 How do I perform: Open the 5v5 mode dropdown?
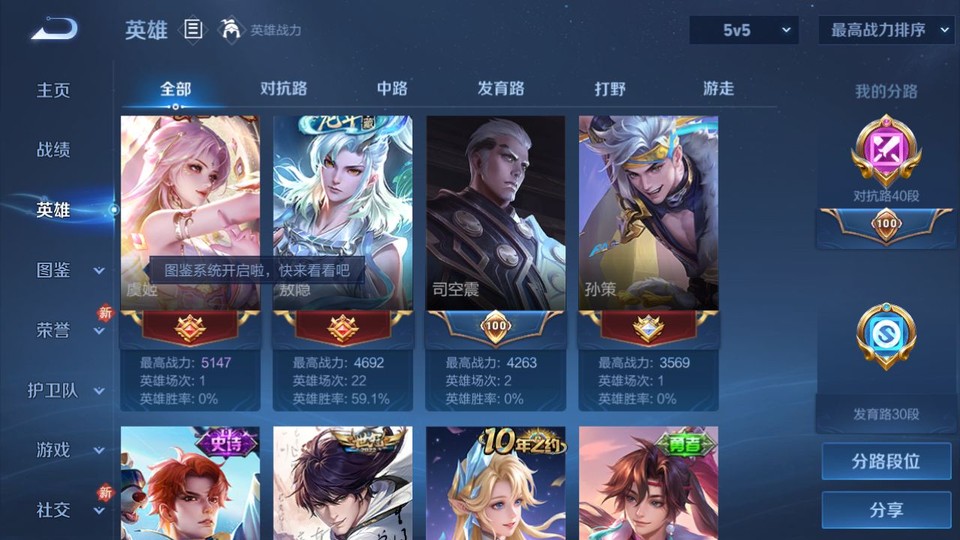point(744,30)
